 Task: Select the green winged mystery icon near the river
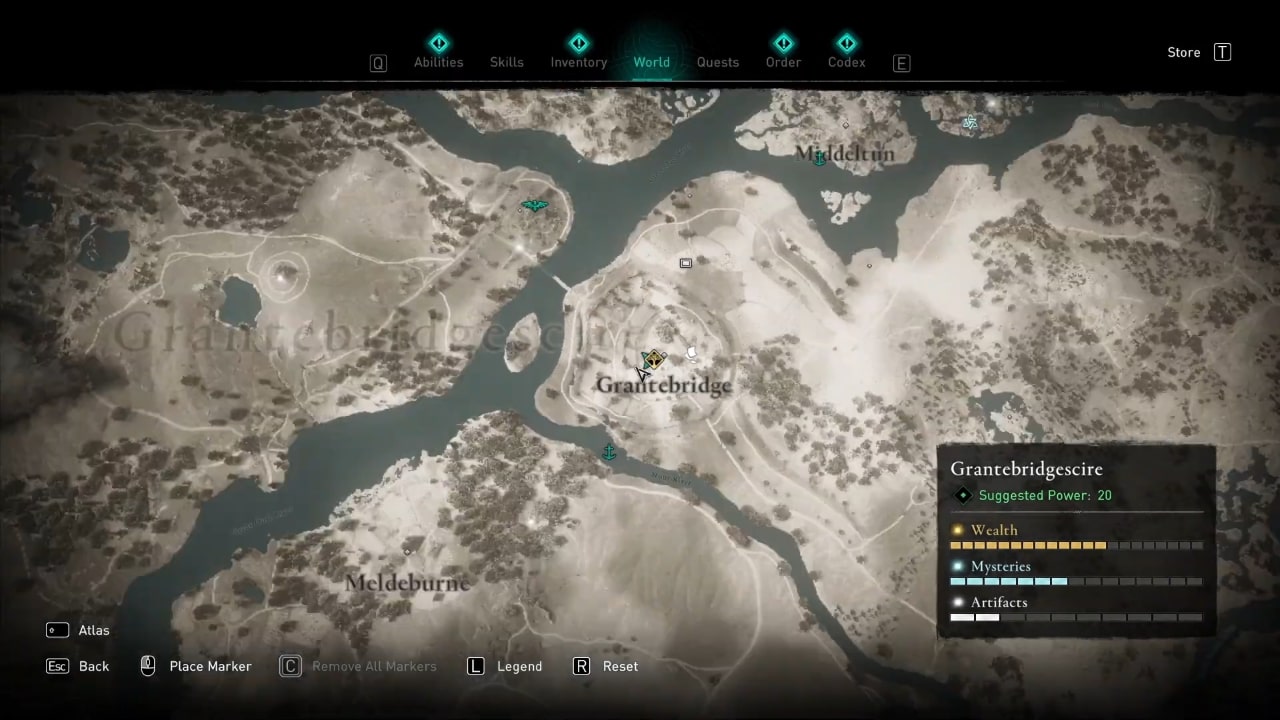(x=534, y=205)
